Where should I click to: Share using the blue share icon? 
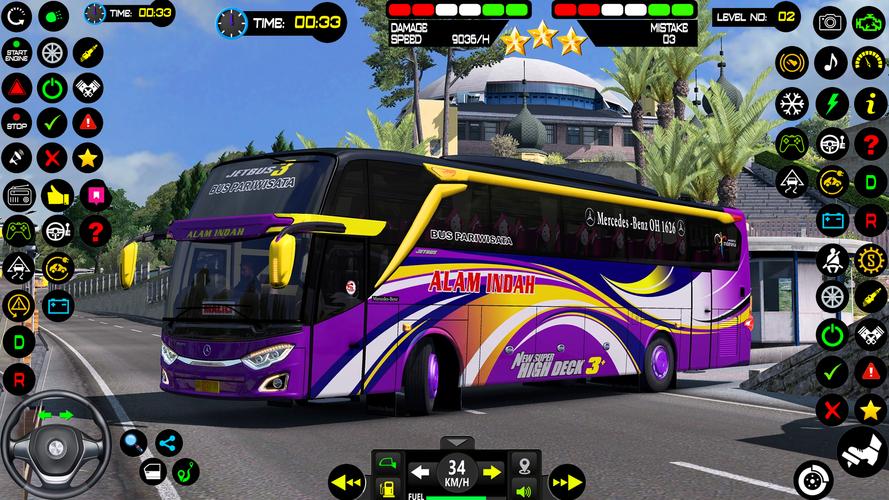point(168,441)
